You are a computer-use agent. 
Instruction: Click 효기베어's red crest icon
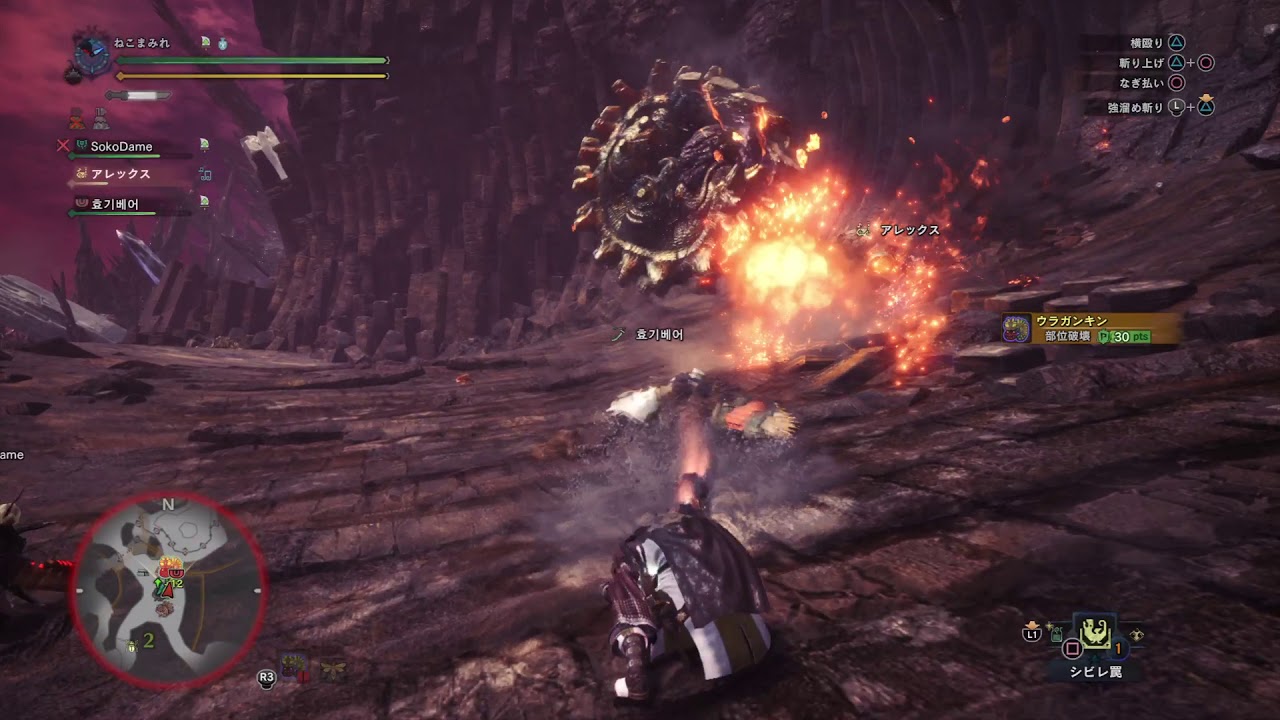(x=80, y=203)
